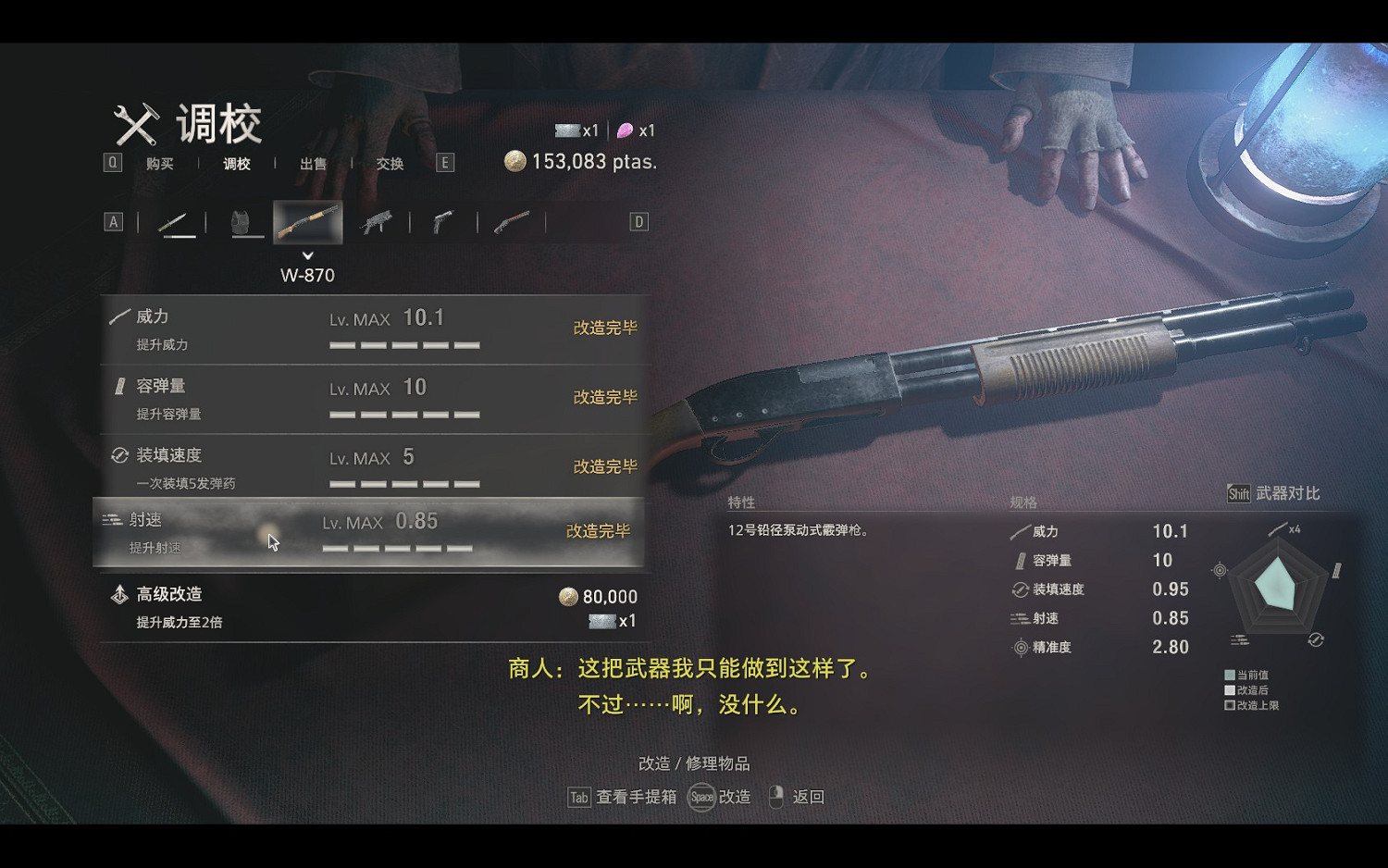The height and width of the screenshot is (868, 1388).
Task: Click the 精准度 accuracy stat icon
Action: 1020,648
